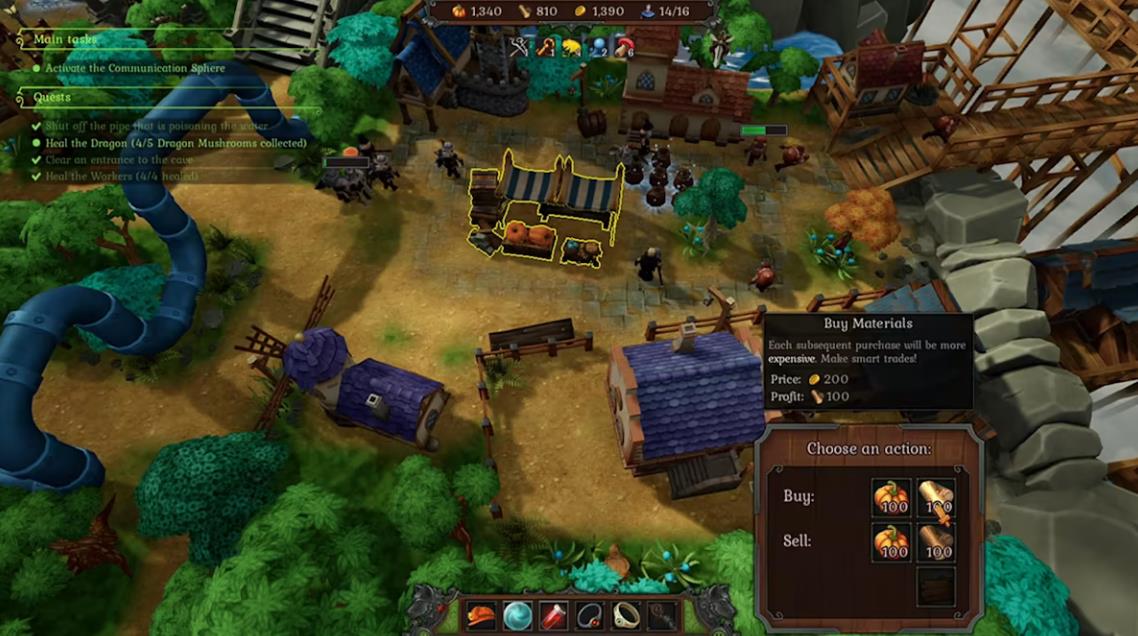1138x636 pixels.
Task: Choose the silver ring with red gem
Action: pyautogui.click(x=589, y=614)
